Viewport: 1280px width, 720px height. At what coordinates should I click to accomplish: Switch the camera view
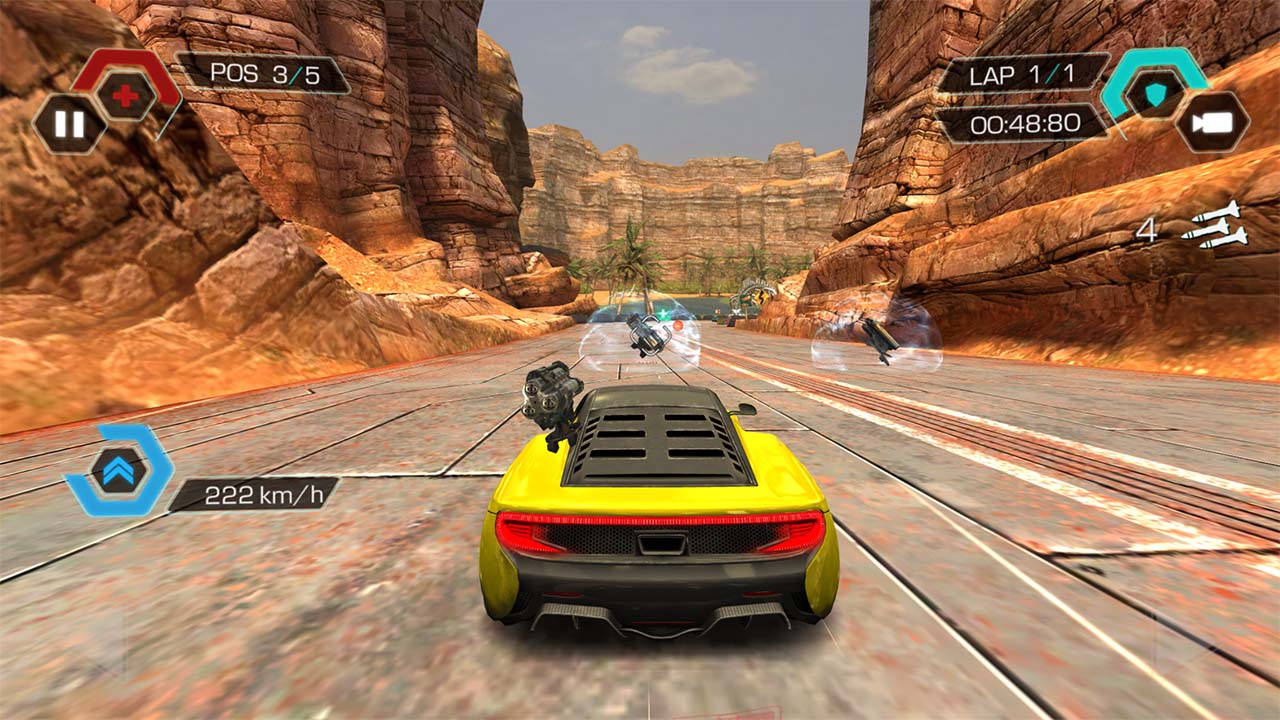(x=1212, y=122)
